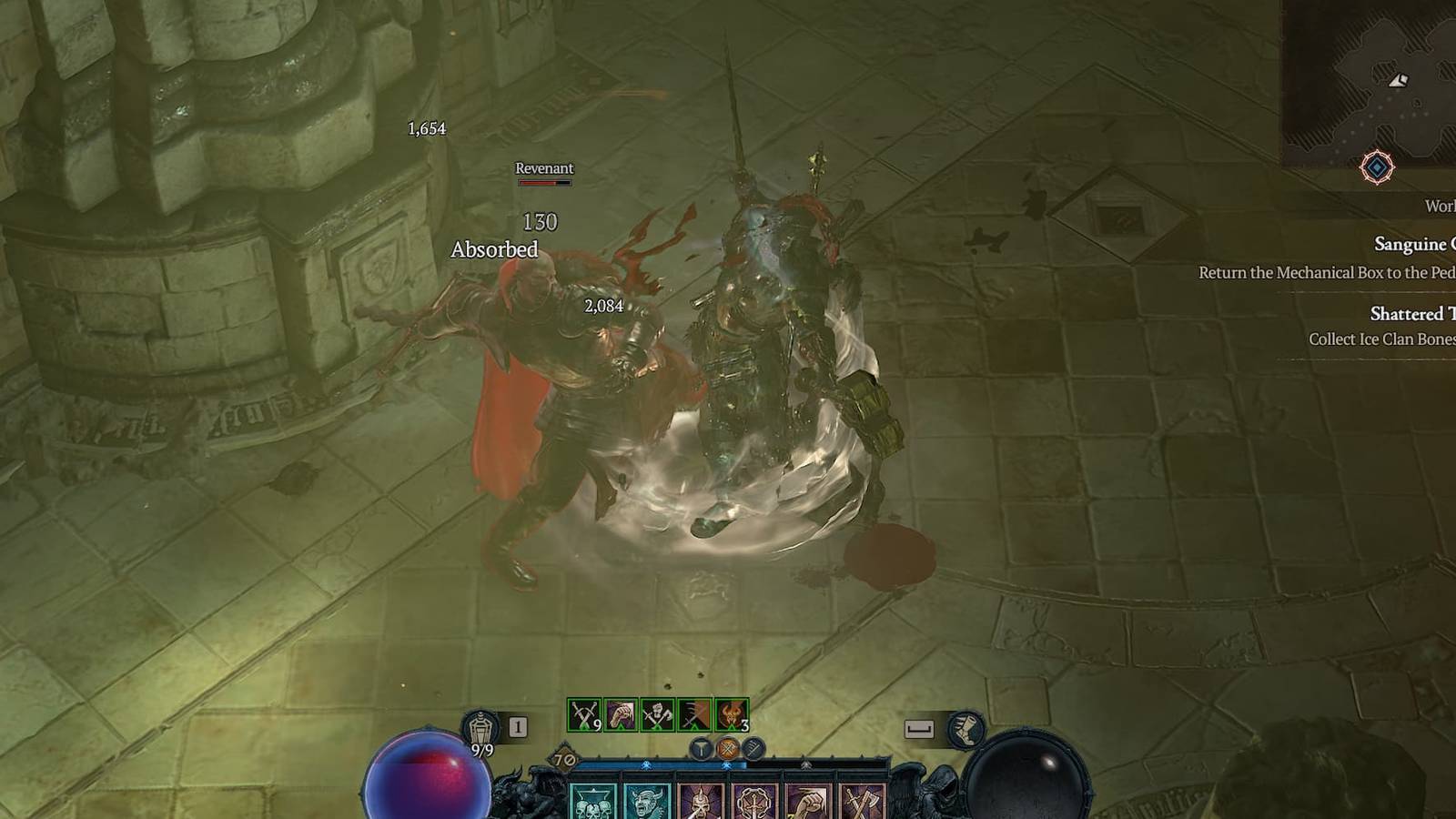Click the health potion icon showing 9/9
The width and height of the screenshot is (1456, 819).
(480, 727)
